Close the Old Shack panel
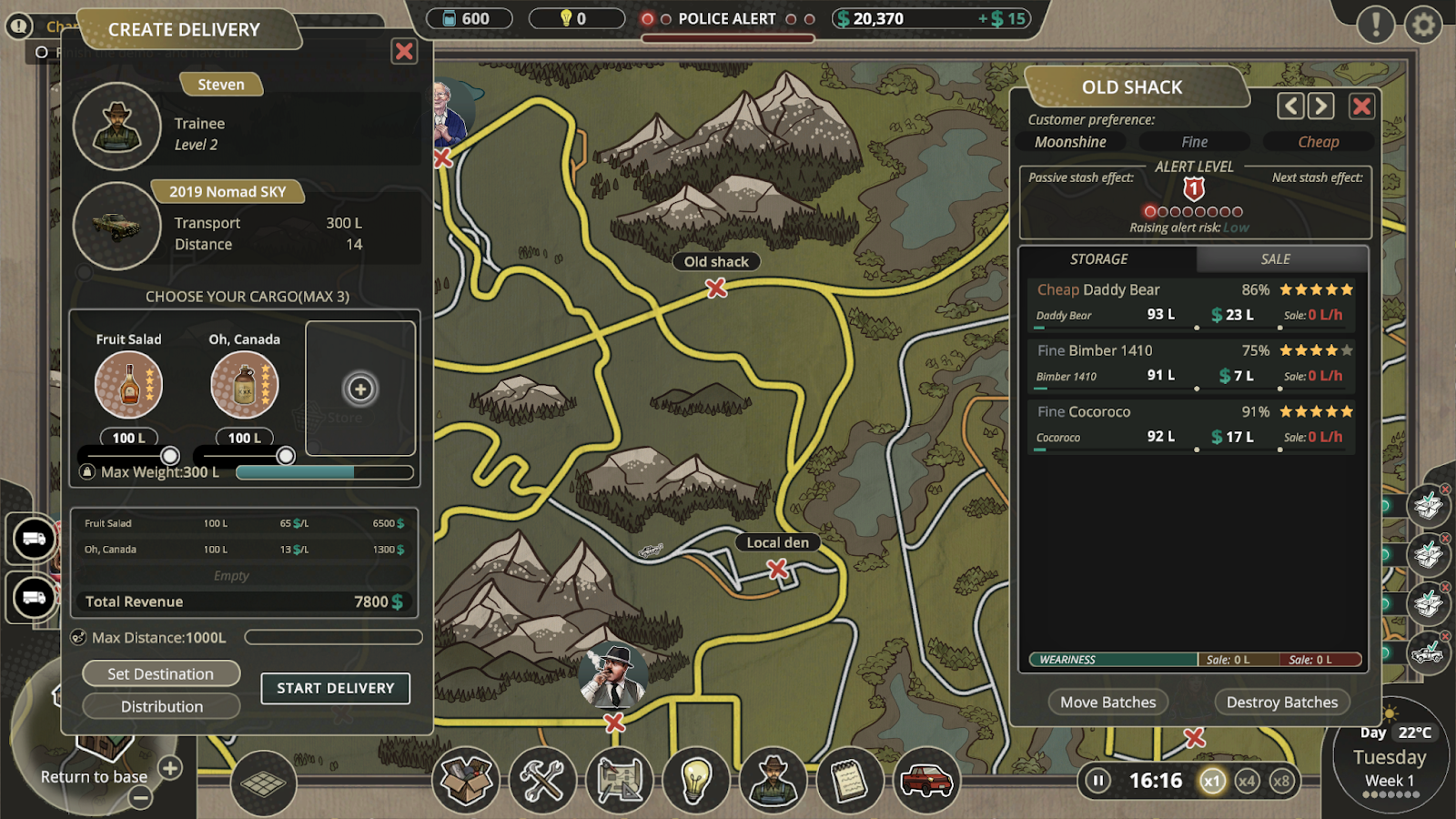Viewport: 1456px width, 819px height. (x=1361, y=106)
